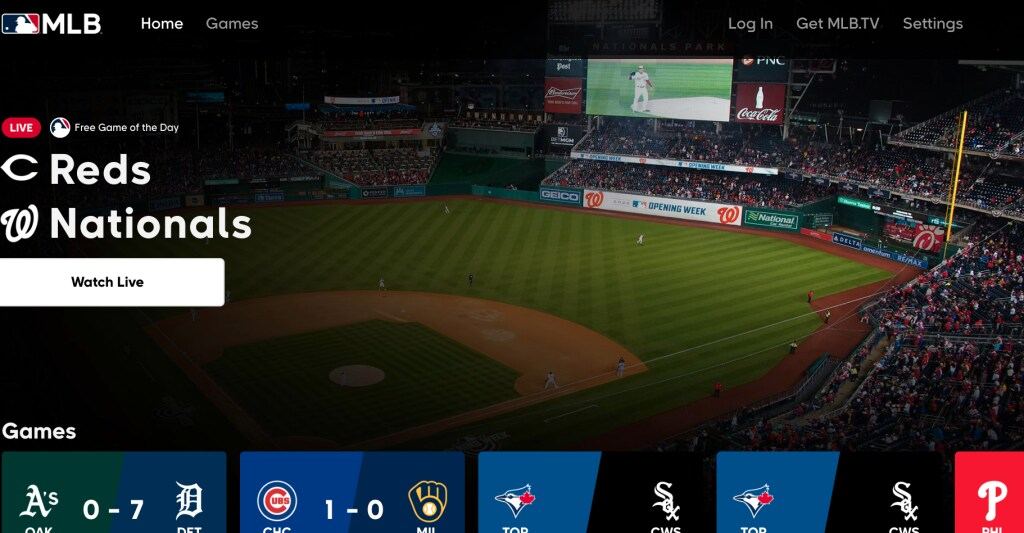Screen dimensions: 1024x533
Task: Open the Phillies game card
Action: 989,493
